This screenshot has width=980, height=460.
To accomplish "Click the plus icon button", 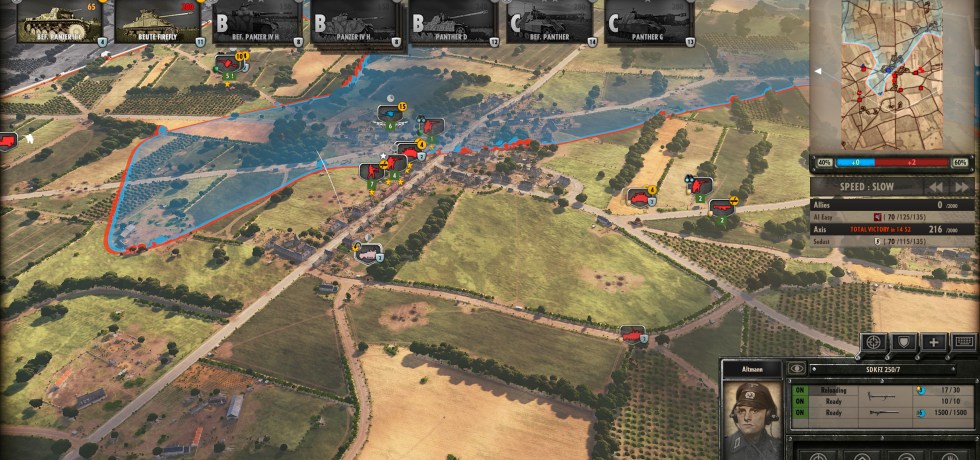I will pos(934,343).
